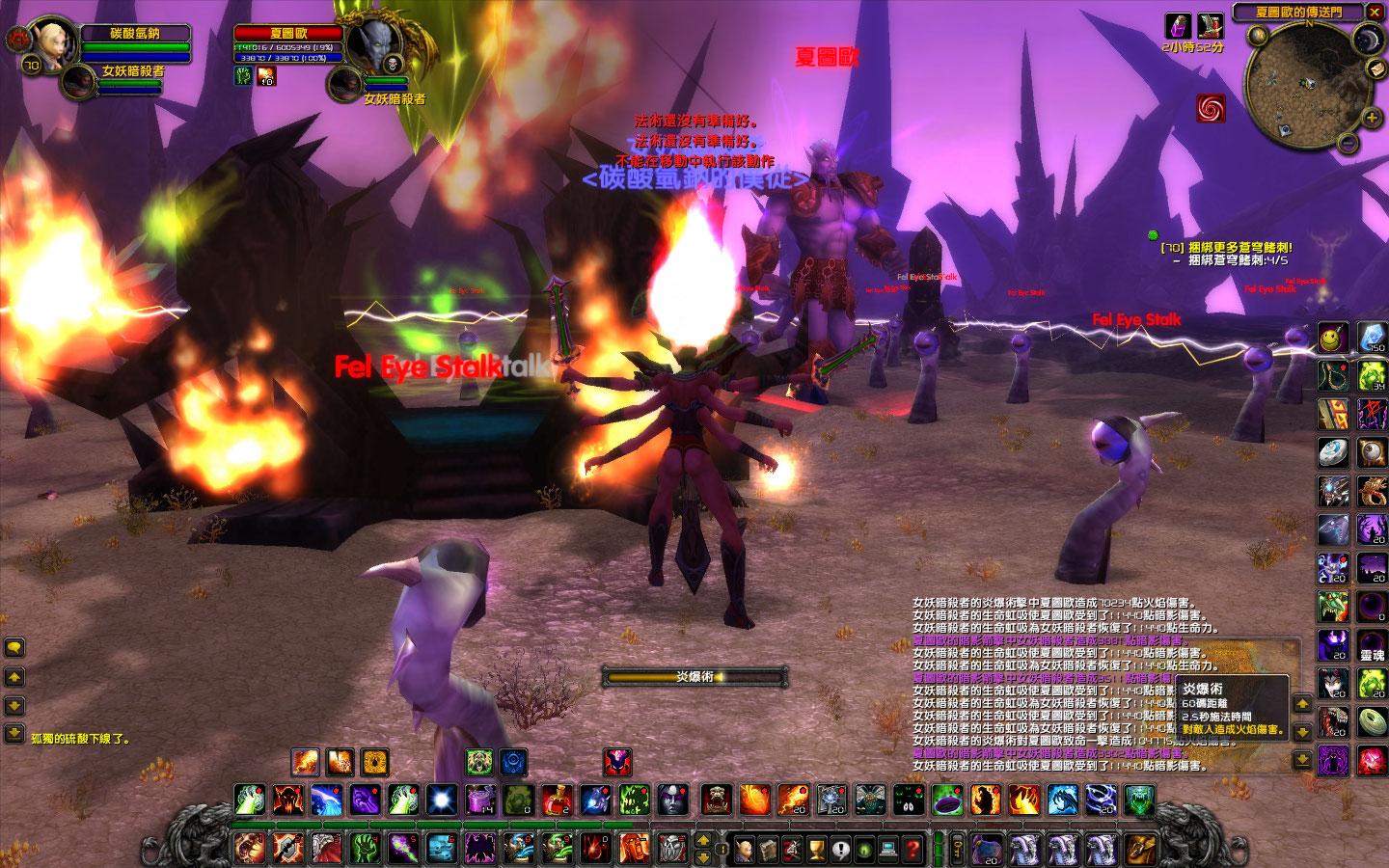Click the crescent moon day-night indicator
Screen dimensions: 1389x868
tap(1370, 40)
